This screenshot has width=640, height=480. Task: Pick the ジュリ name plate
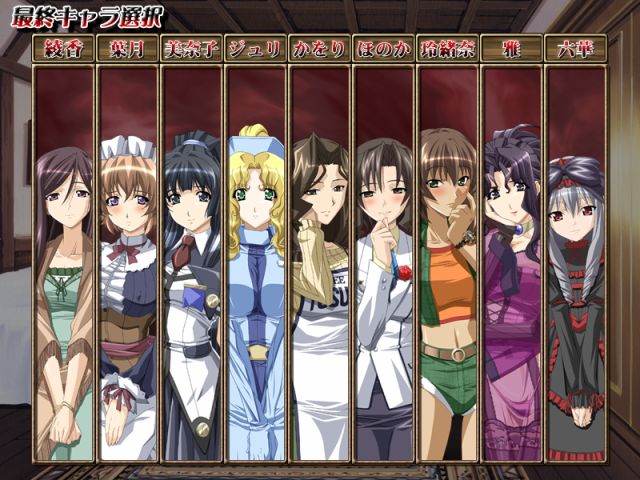[x=256, y=48]
